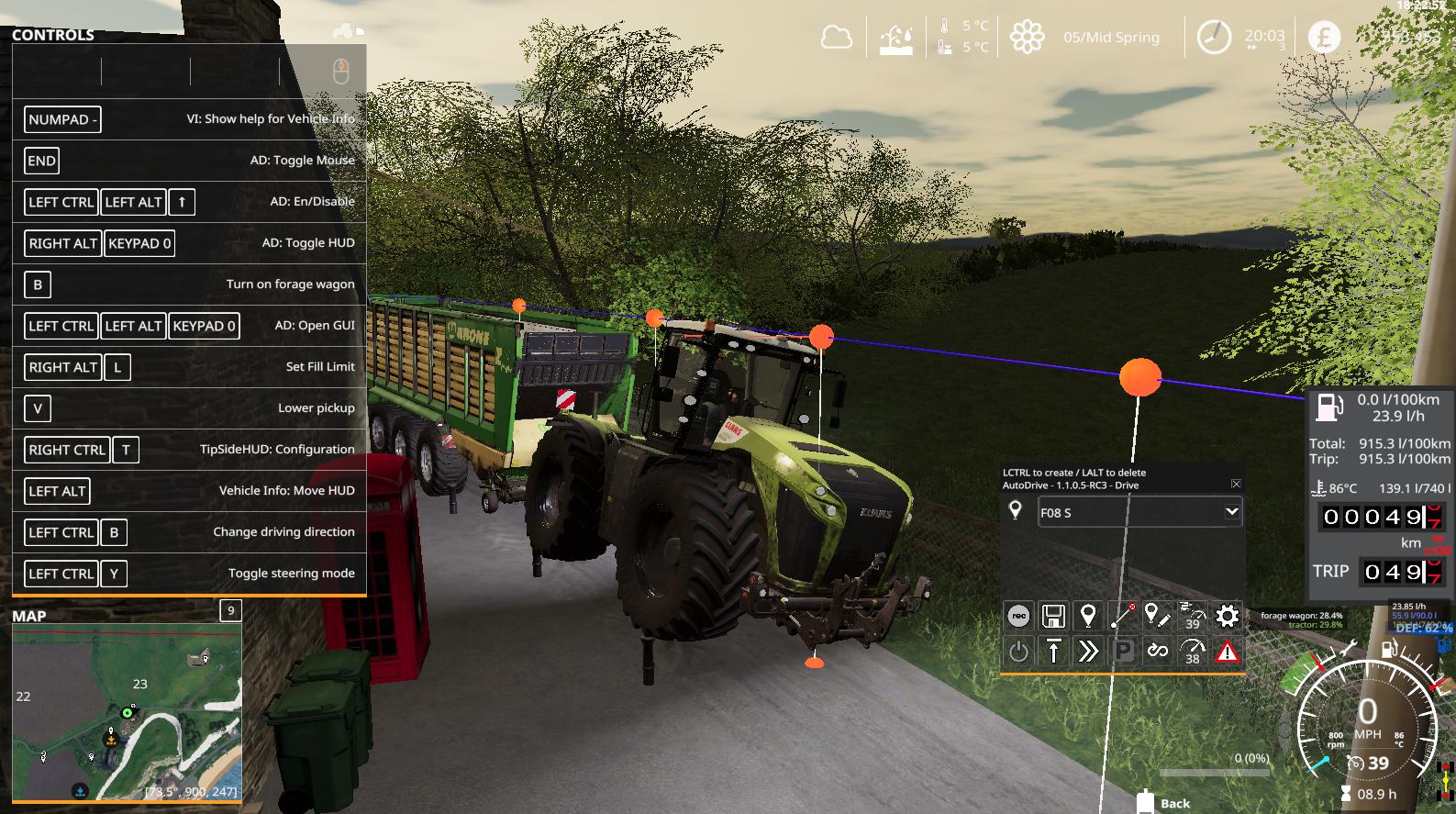This screenshot has width=1456, height=814.
Task: Click the mouse icon in controls header
Action: 340,71
